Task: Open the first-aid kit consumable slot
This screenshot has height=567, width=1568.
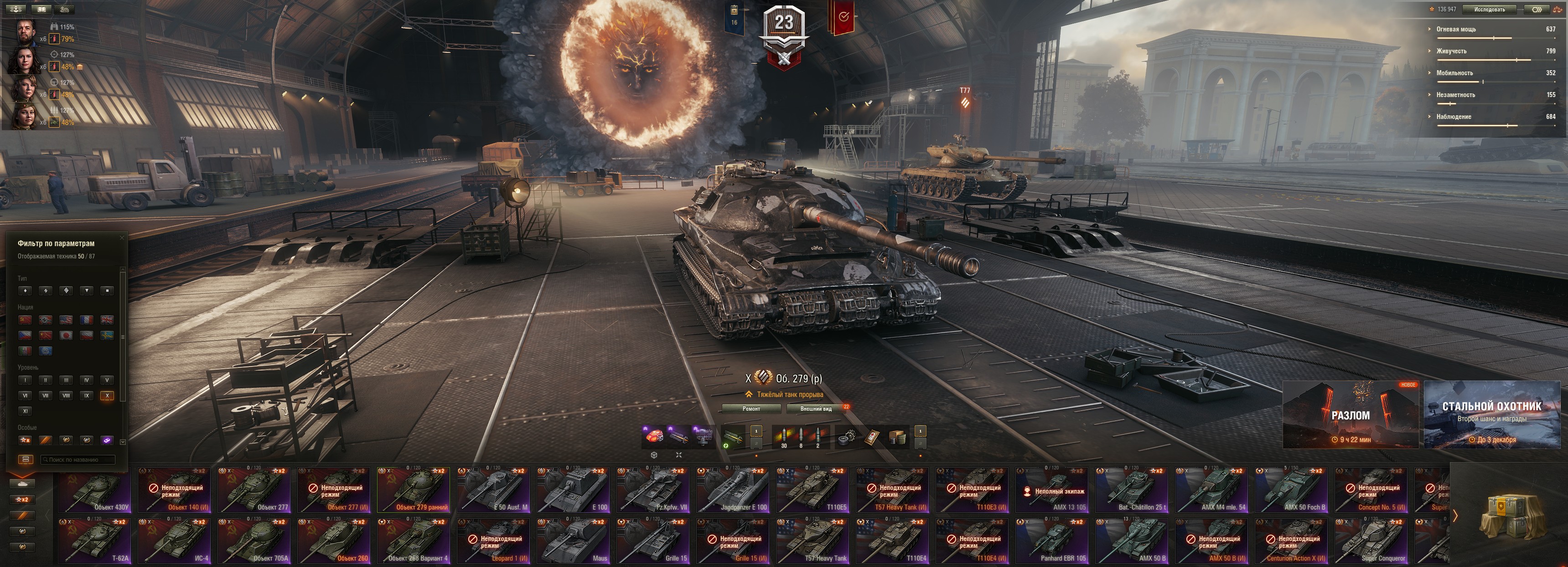Action: 872,437
